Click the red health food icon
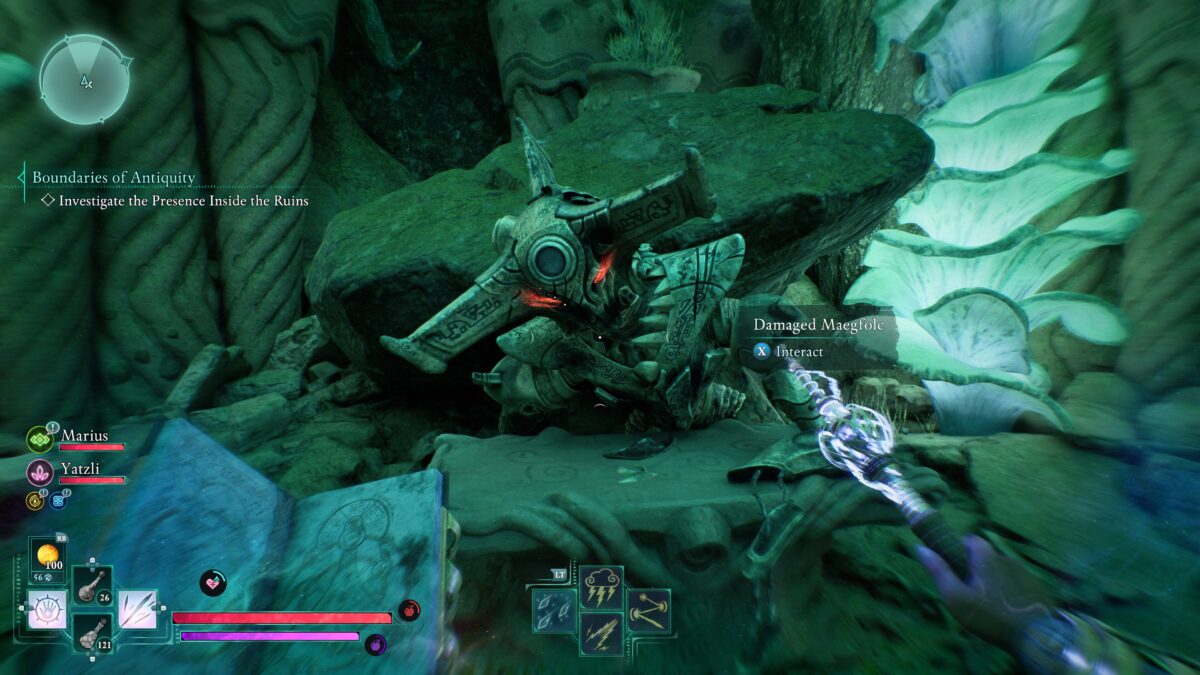This screenshot has height=675, width=1200. tap(408, 610)
